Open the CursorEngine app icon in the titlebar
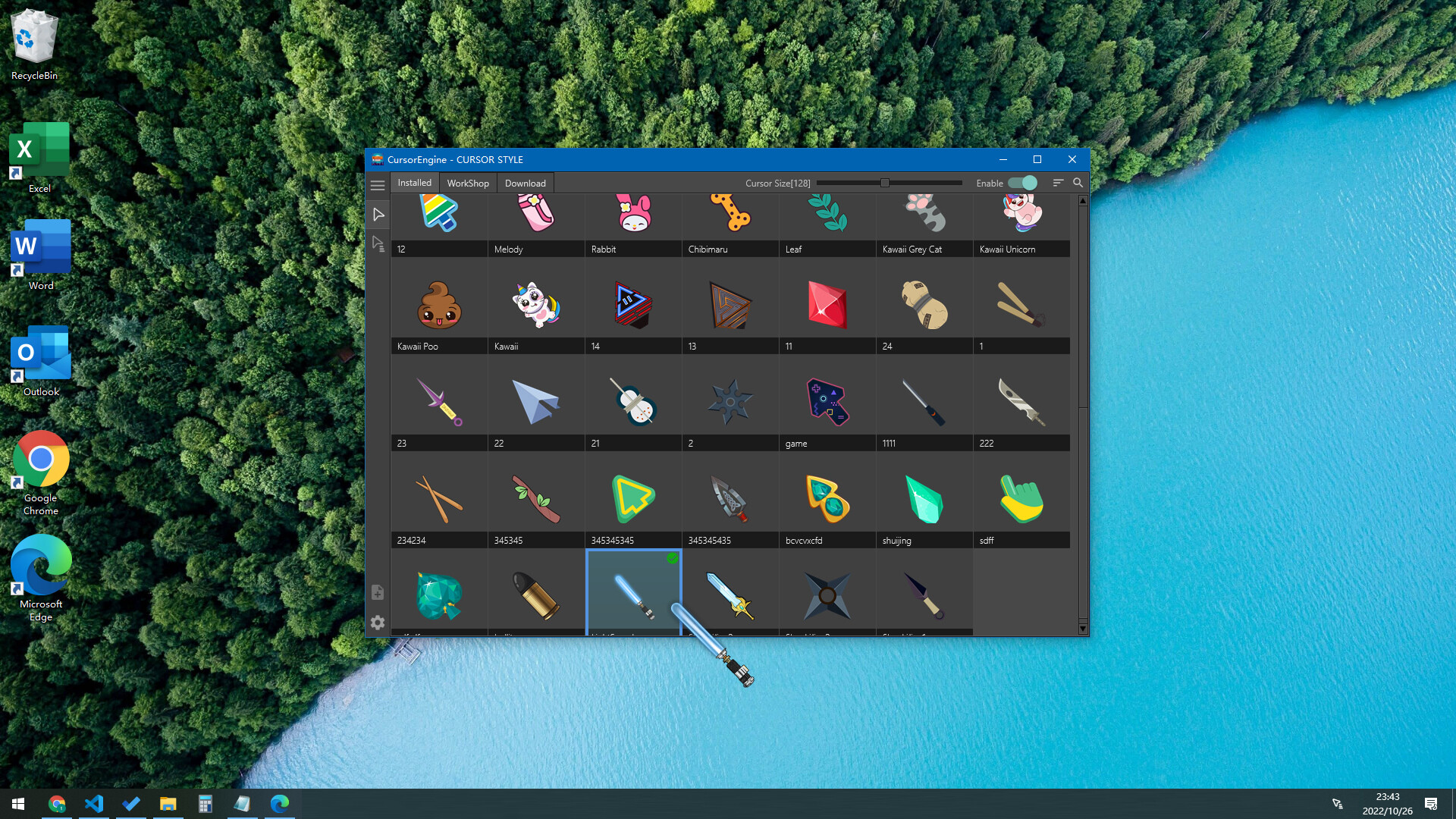This screenshot has width=1456, height=819. point(378,159)
